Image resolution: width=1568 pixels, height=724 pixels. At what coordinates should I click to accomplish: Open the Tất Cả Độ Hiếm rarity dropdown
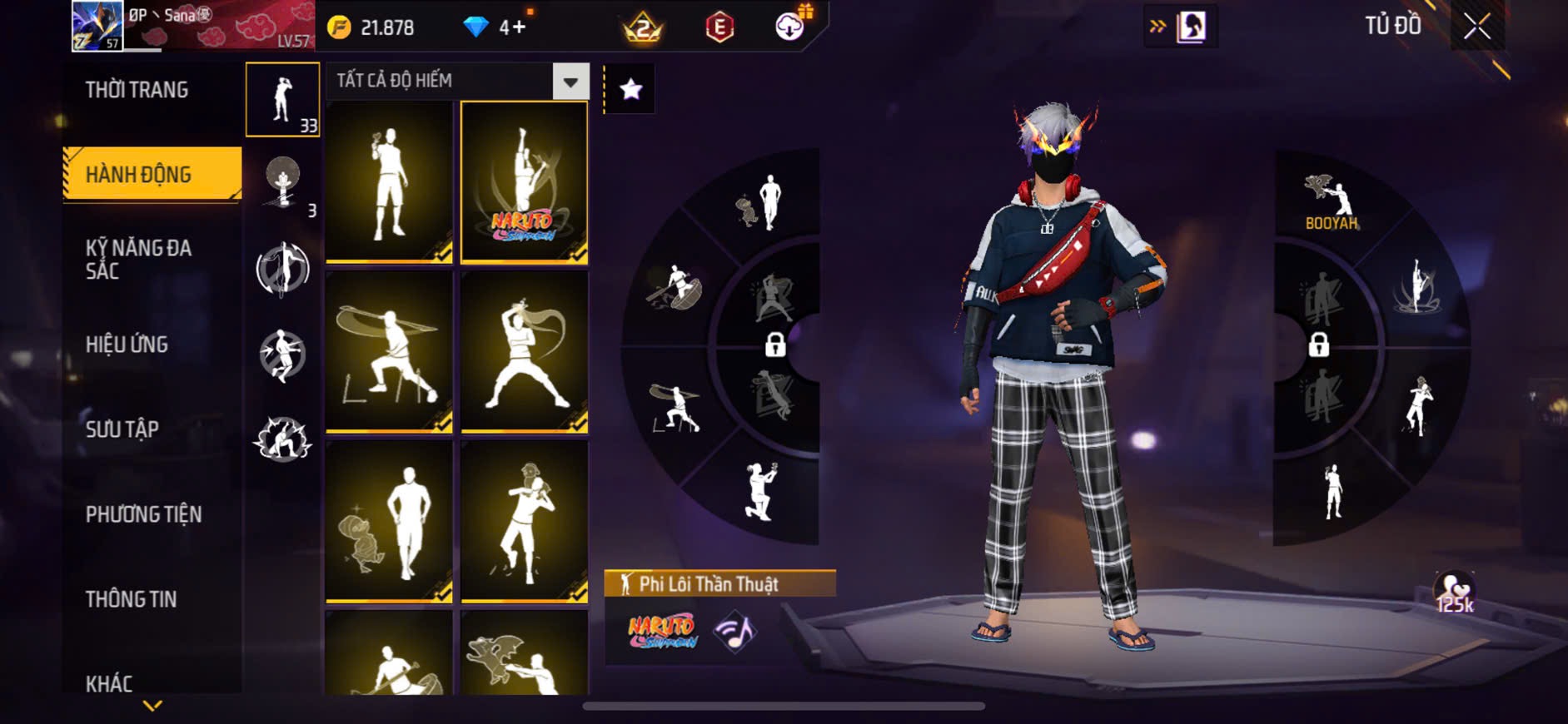[x=457, y=81]
